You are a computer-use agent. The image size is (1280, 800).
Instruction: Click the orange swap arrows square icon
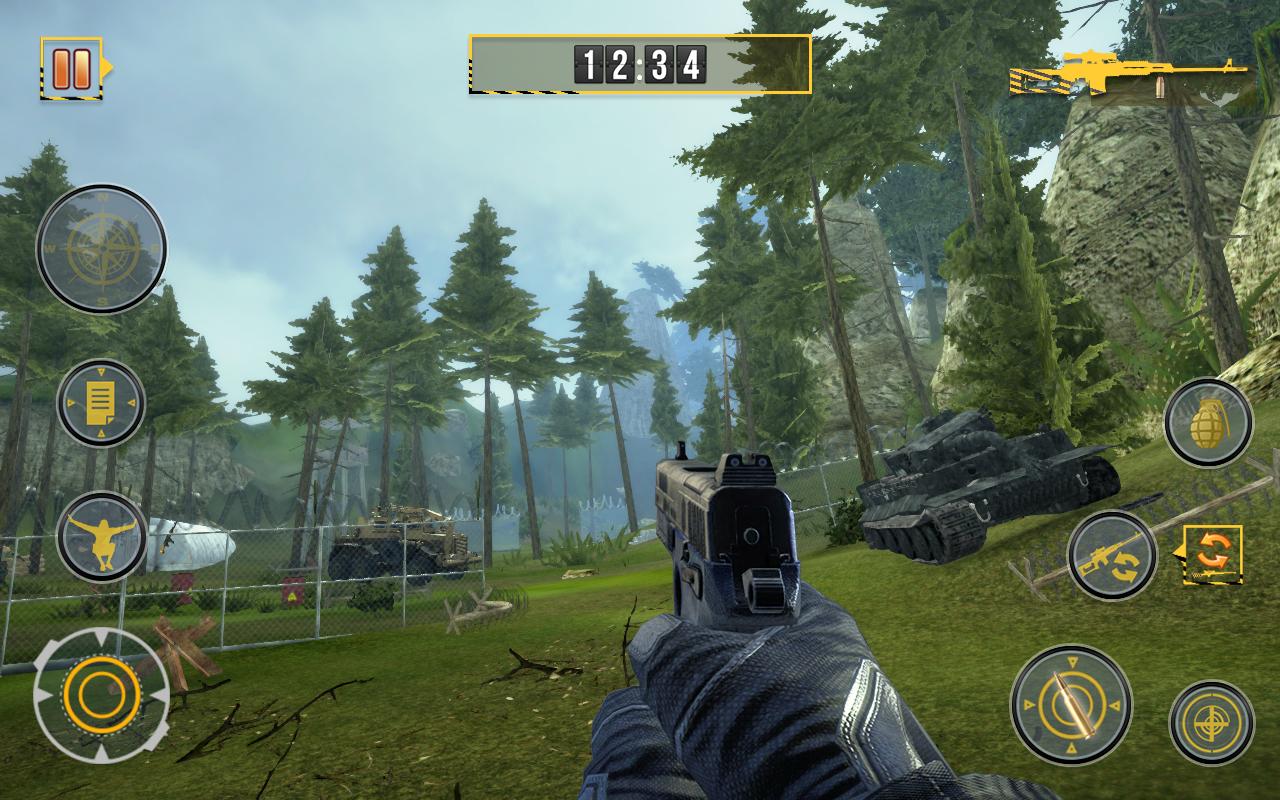(1213, 555)
